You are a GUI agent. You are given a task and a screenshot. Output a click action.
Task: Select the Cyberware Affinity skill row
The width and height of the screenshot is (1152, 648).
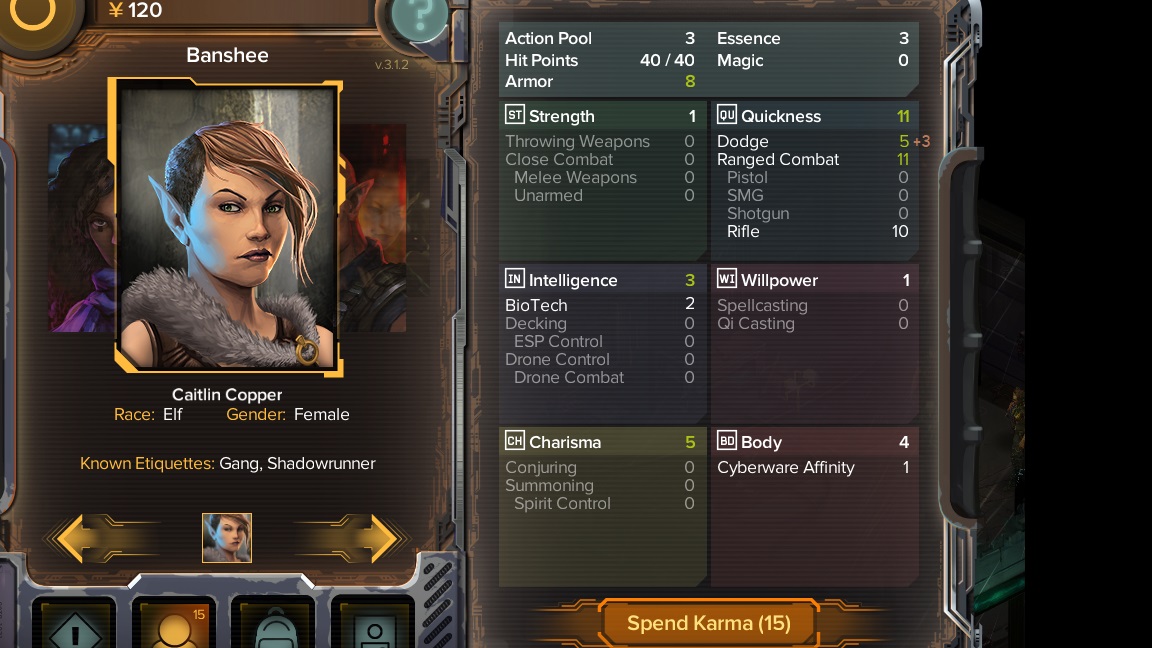coord(813,467)
